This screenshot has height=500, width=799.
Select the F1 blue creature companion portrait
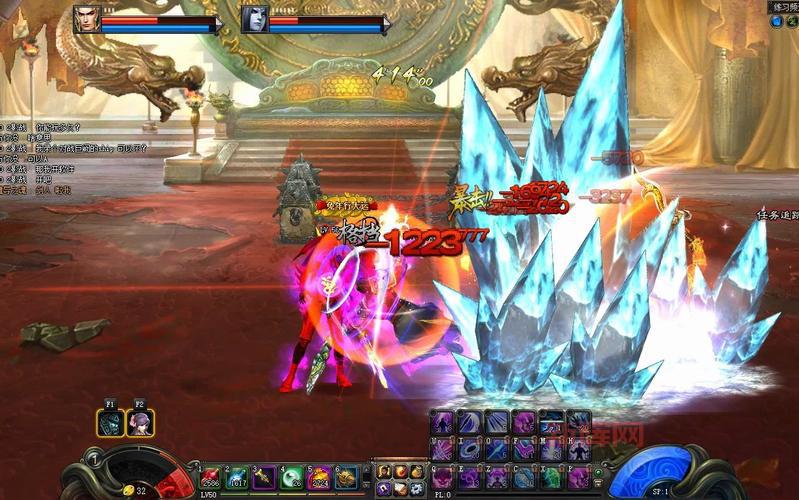(x=111, y=422)
